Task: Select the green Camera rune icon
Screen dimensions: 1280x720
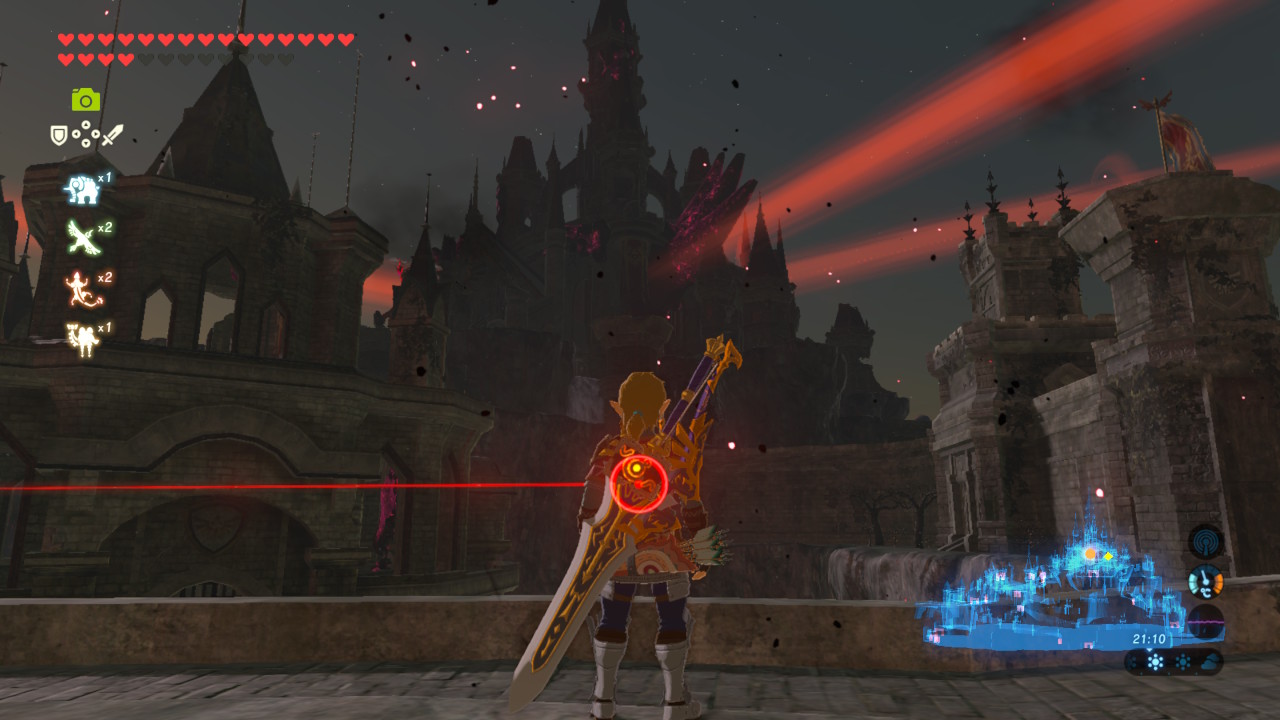Action: [x=86, y=99]
